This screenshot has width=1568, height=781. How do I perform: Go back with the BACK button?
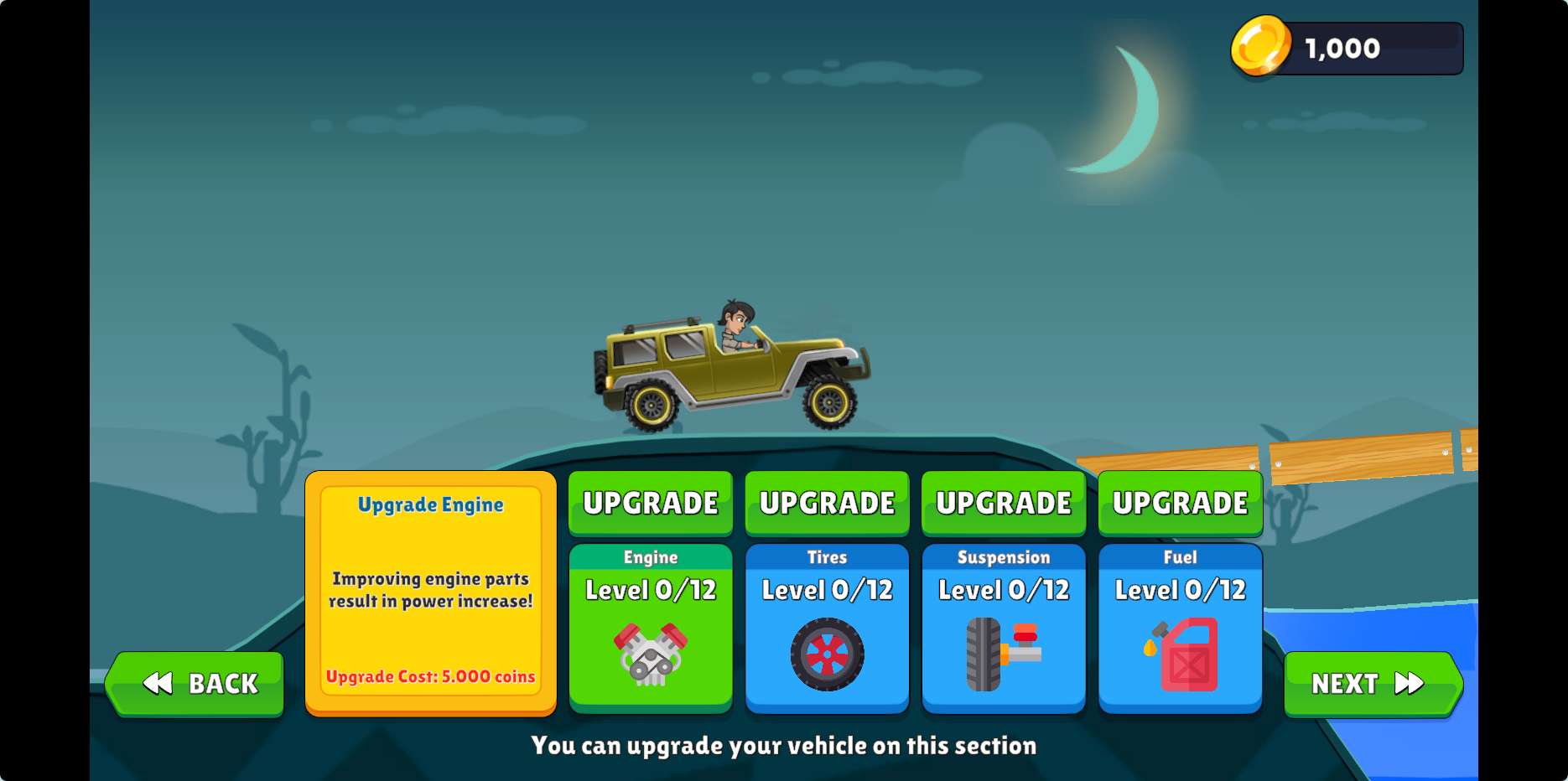(196, 684)
